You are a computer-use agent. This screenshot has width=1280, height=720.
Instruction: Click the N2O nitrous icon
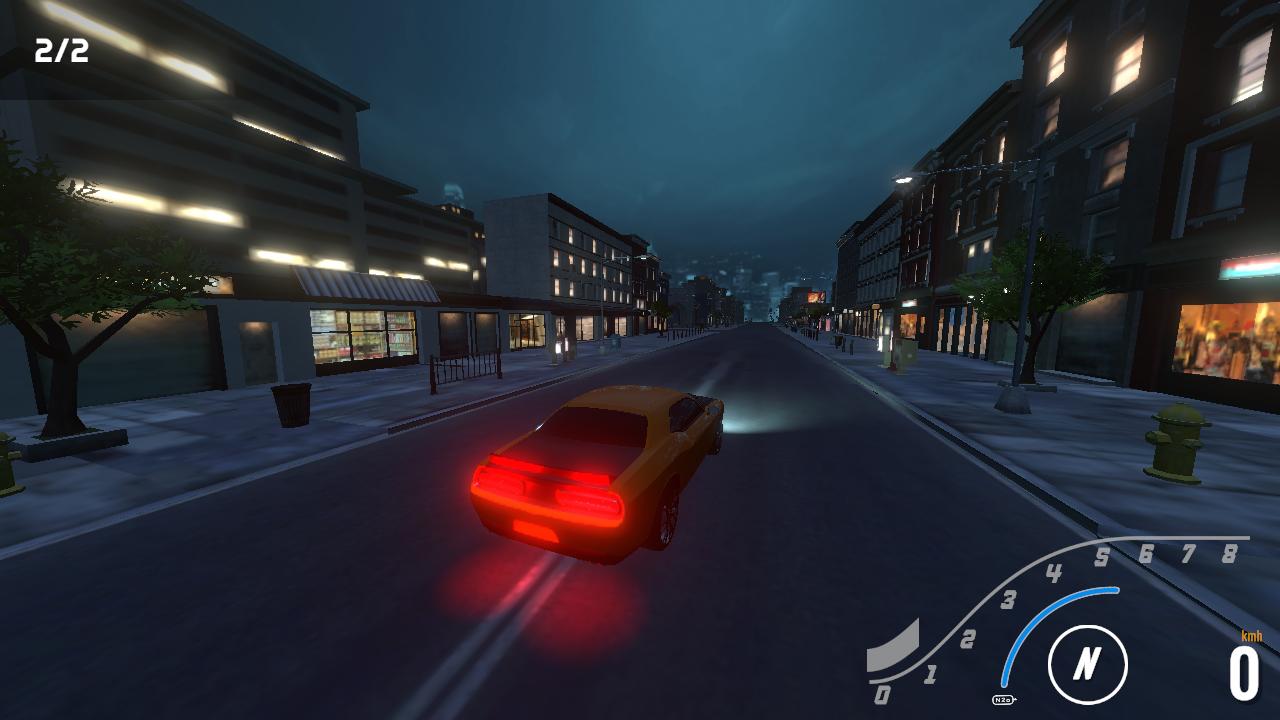(1002, 702)
